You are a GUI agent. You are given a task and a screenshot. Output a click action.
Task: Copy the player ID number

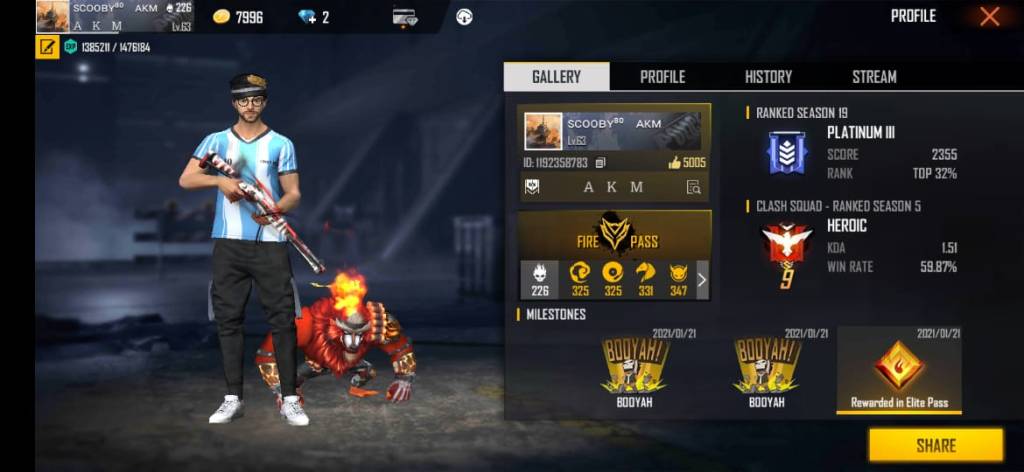[600, 162]
